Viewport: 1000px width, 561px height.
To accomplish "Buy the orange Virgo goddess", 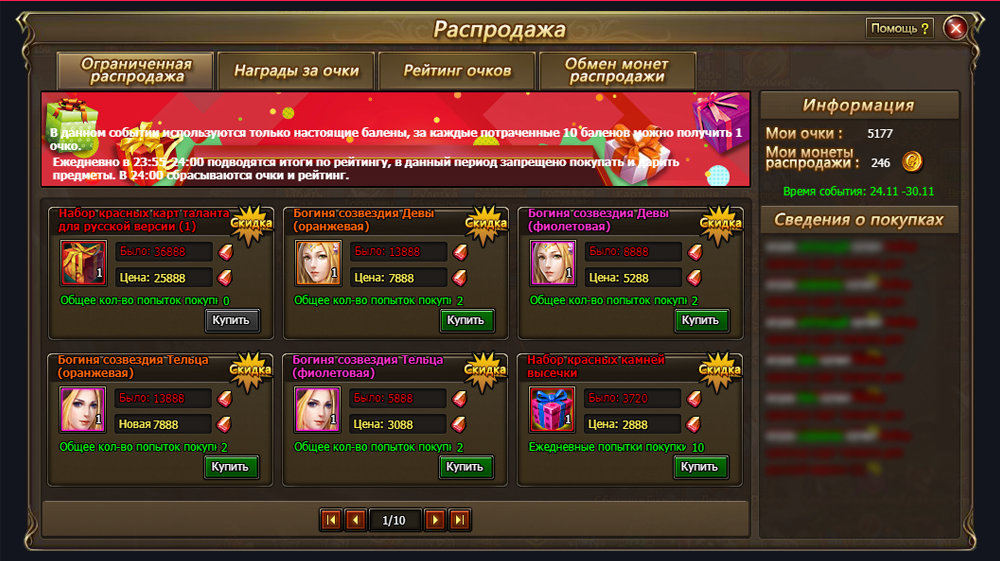I will click(467, 320).
